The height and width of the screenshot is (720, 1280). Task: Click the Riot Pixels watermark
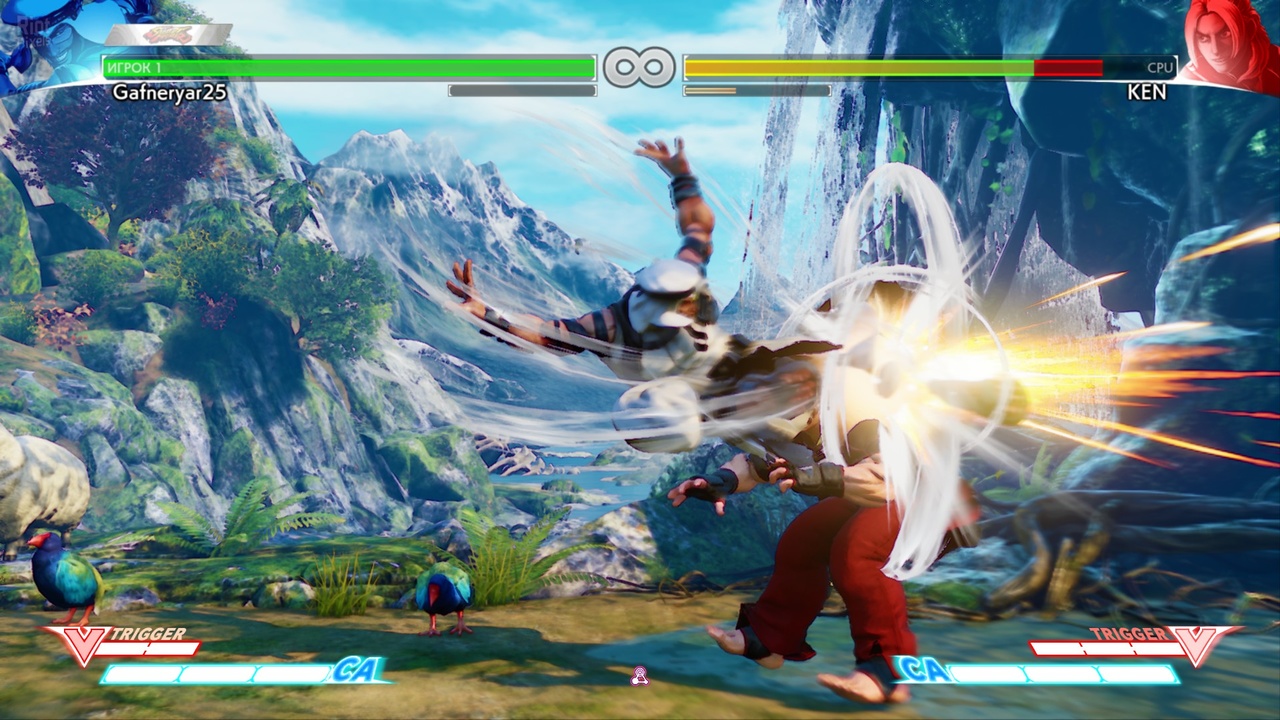33,29
